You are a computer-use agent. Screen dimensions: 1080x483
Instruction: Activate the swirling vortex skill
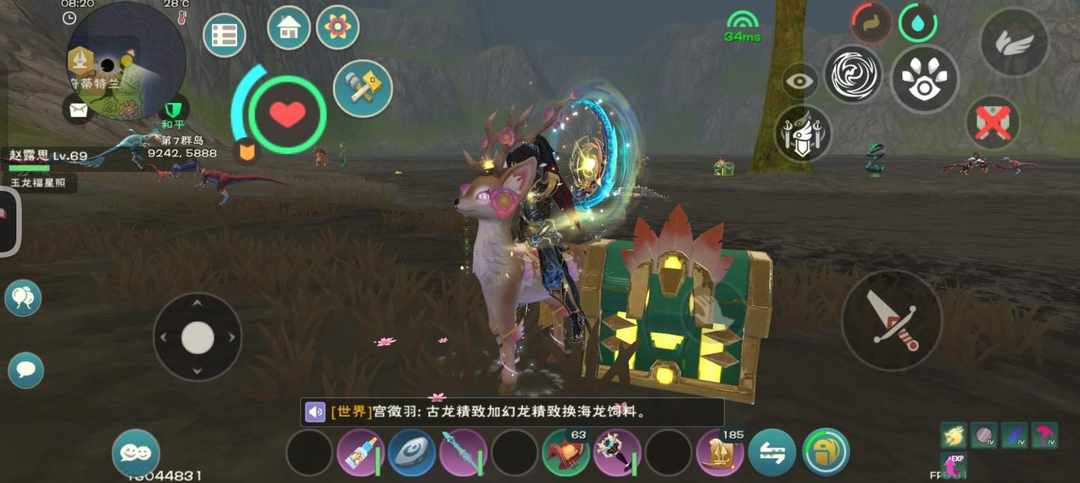(852, 75)
